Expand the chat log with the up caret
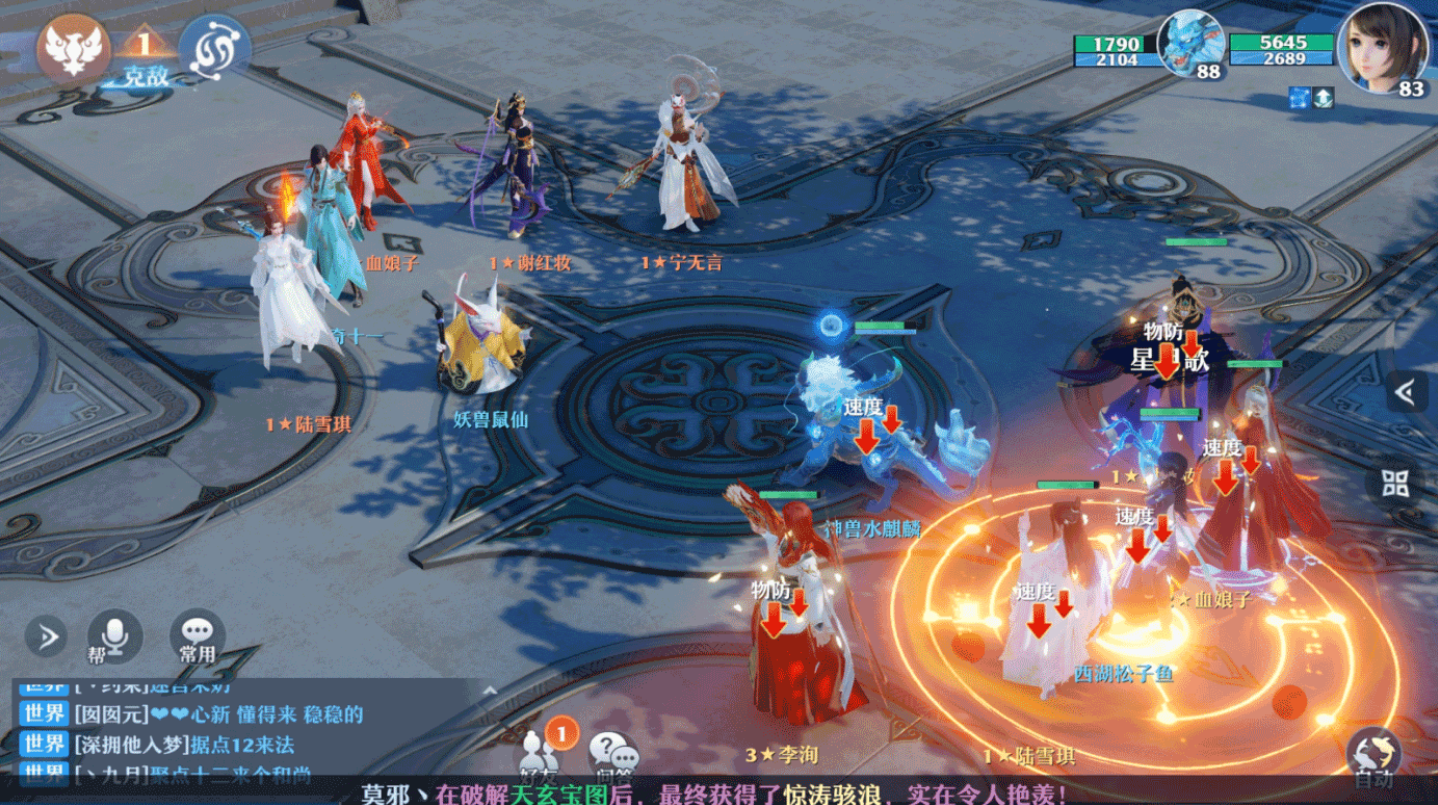The height and width of the screenshot is (805, 1438). [x=489, y=689]
